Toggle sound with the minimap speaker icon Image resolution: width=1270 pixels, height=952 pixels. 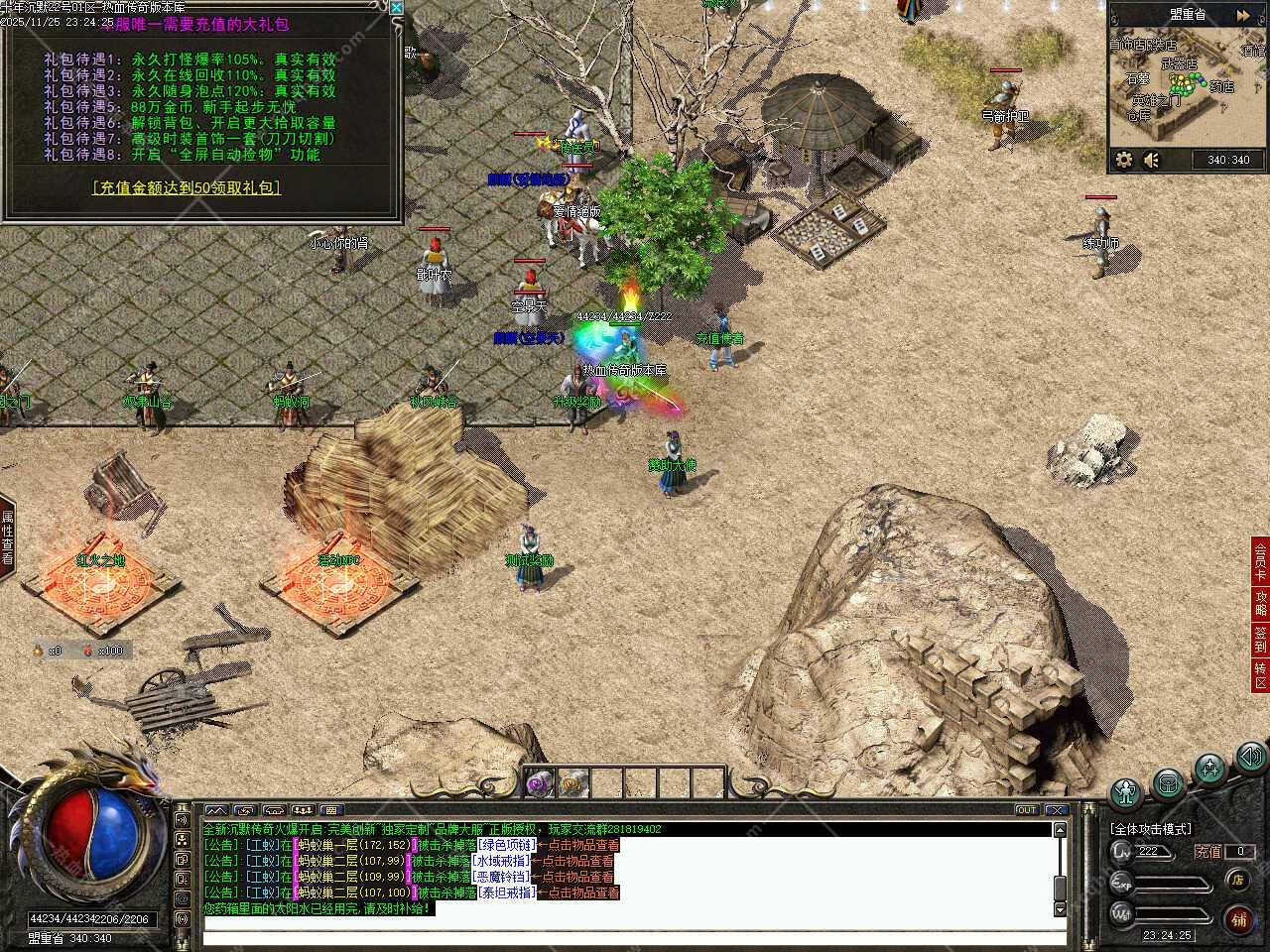coord(1151,160)
